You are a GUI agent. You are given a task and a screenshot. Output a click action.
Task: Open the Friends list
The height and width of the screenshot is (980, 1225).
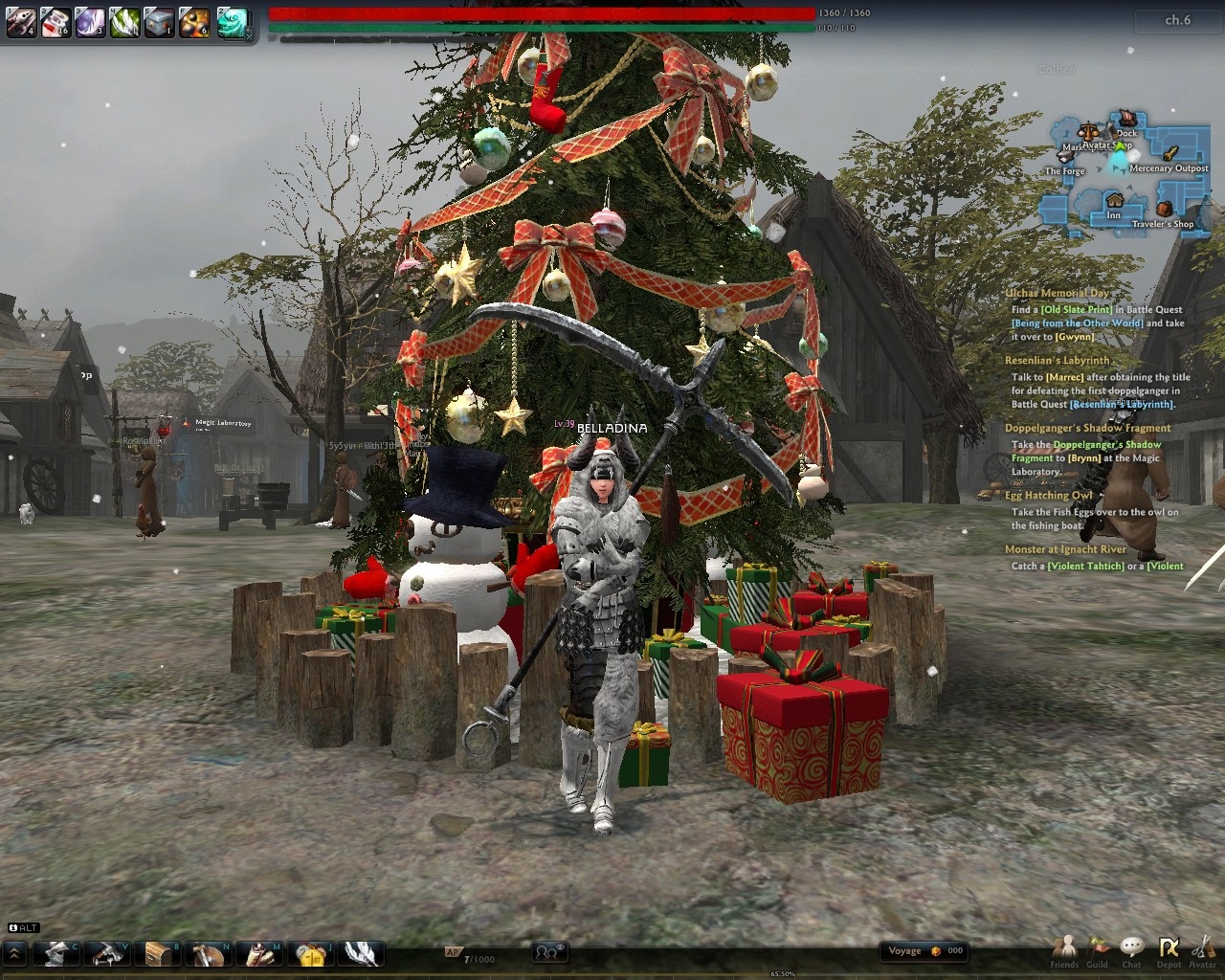click(1064, 950)
